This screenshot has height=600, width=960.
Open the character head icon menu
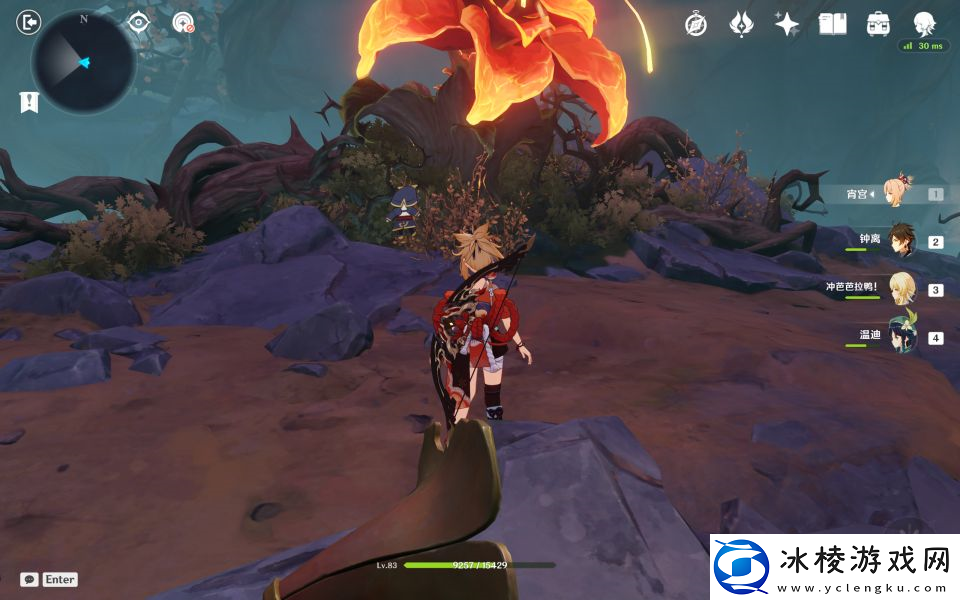[x=924, y=24]
